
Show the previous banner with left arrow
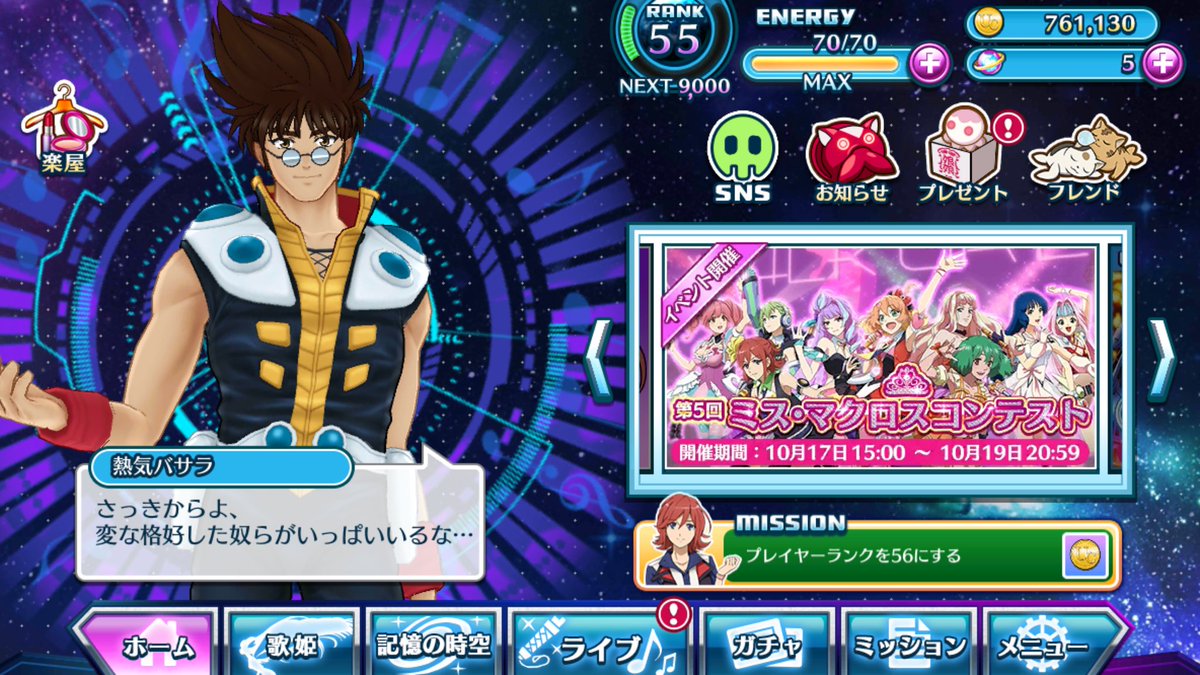point(597,358)
